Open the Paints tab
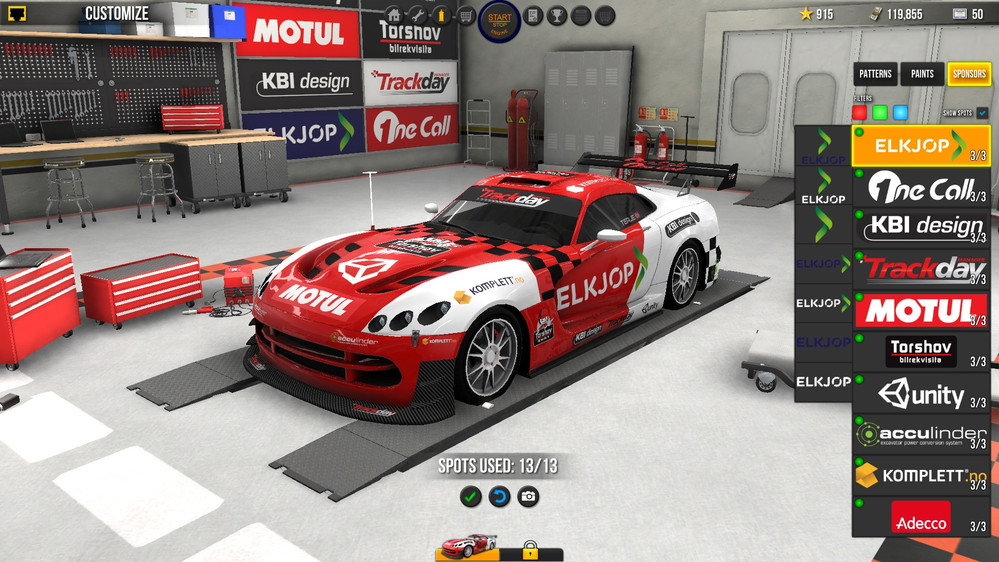 point(922,73)
